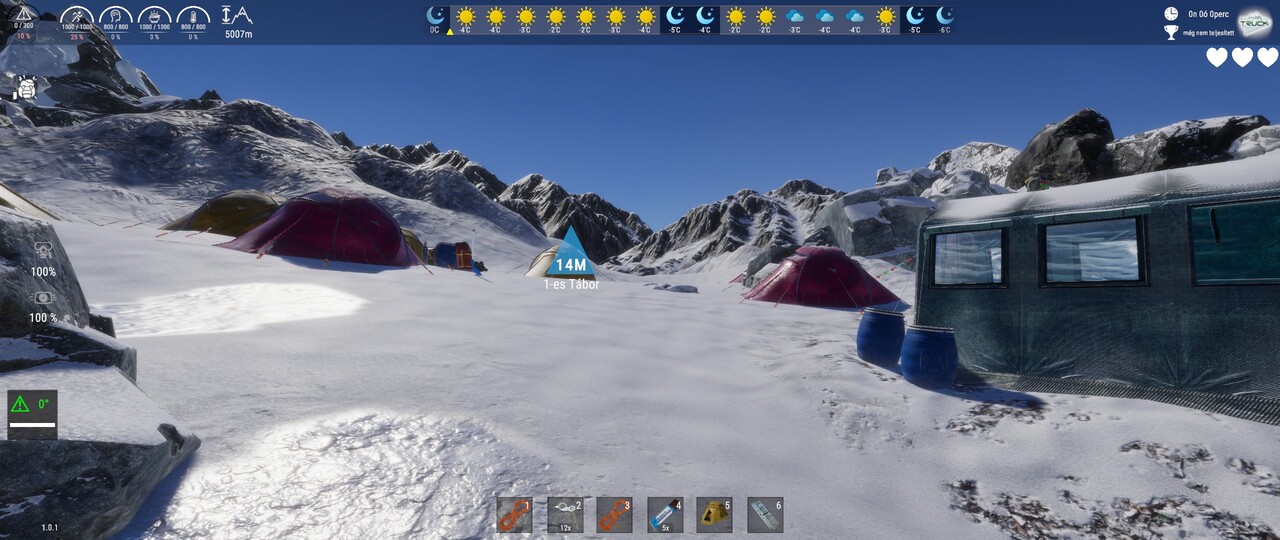This screenshot has height=540, width=1280.
Task: Click the trophy objective icon
Action: [1171, 33]
